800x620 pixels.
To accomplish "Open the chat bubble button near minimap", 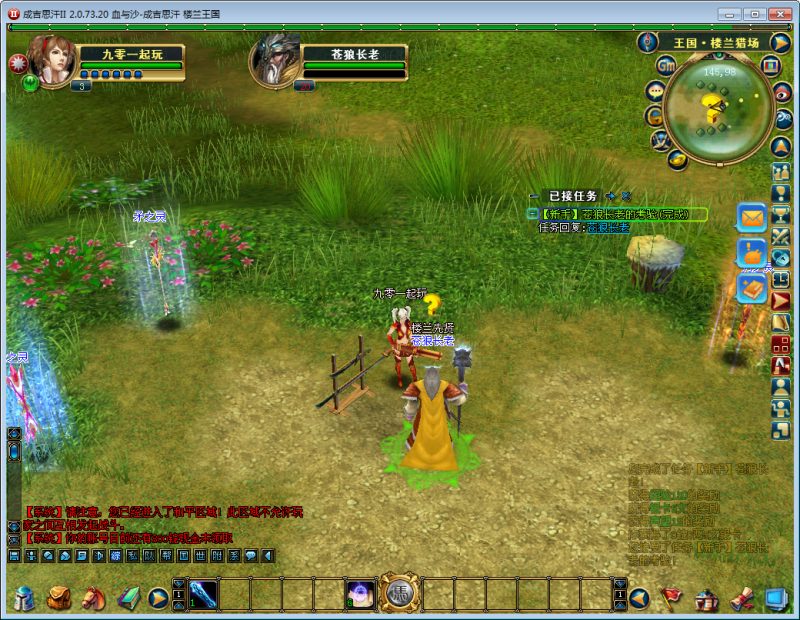I will pyautogui.click(x=656, y=91).
